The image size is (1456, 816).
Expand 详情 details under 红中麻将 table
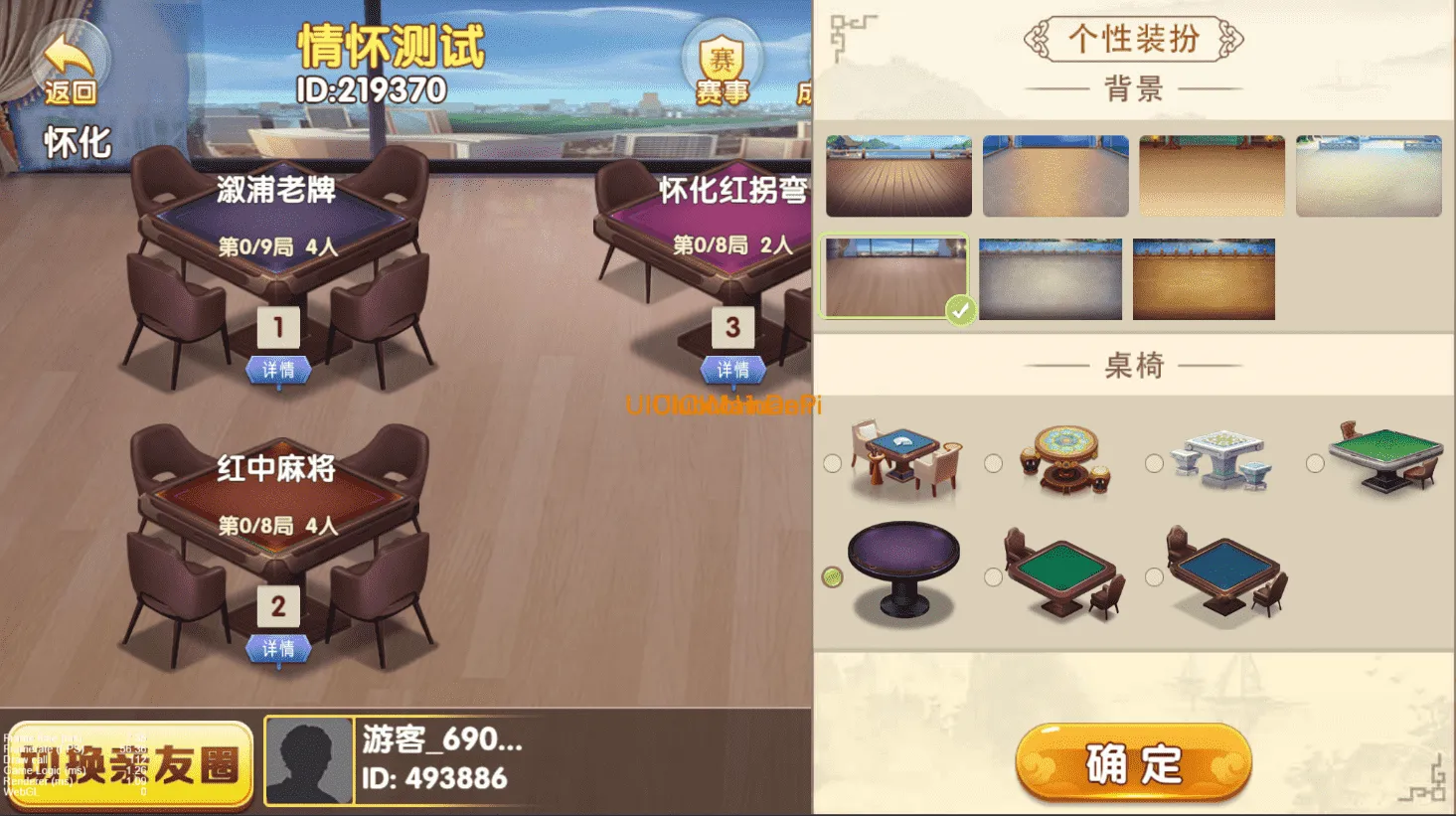[x=281, y=648]
